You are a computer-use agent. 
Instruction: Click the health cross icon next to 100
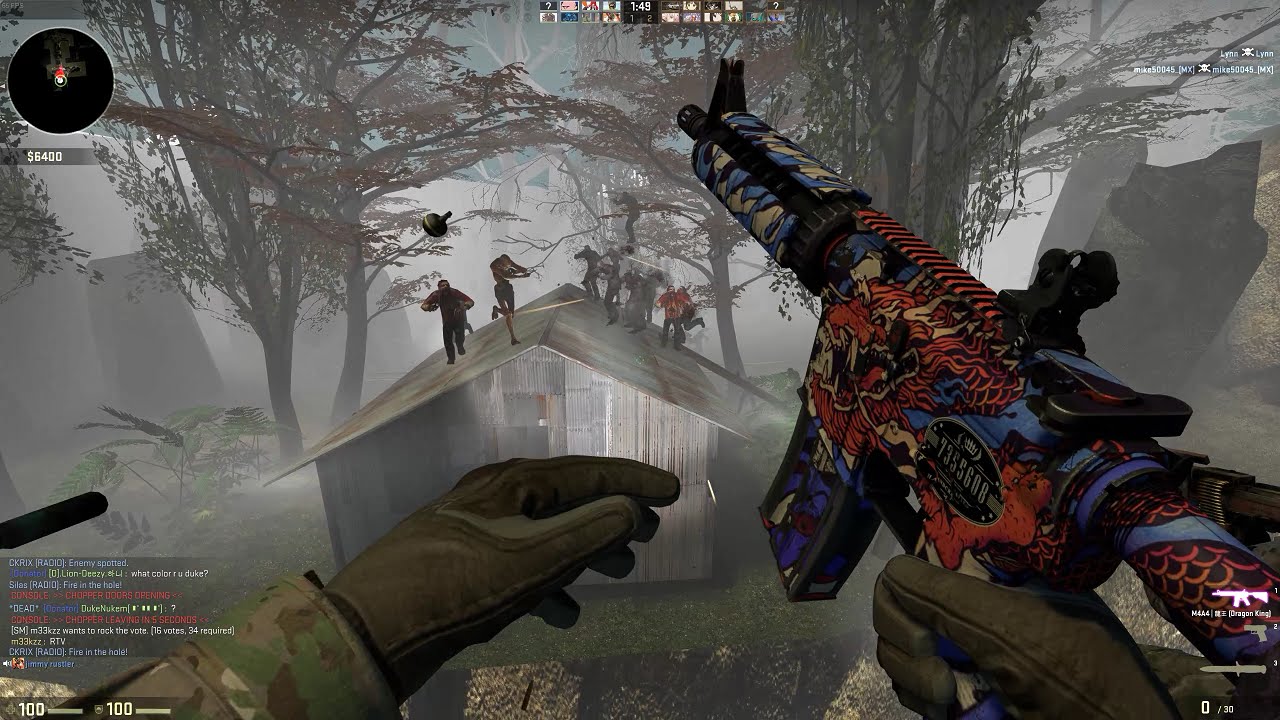(11, 709)
